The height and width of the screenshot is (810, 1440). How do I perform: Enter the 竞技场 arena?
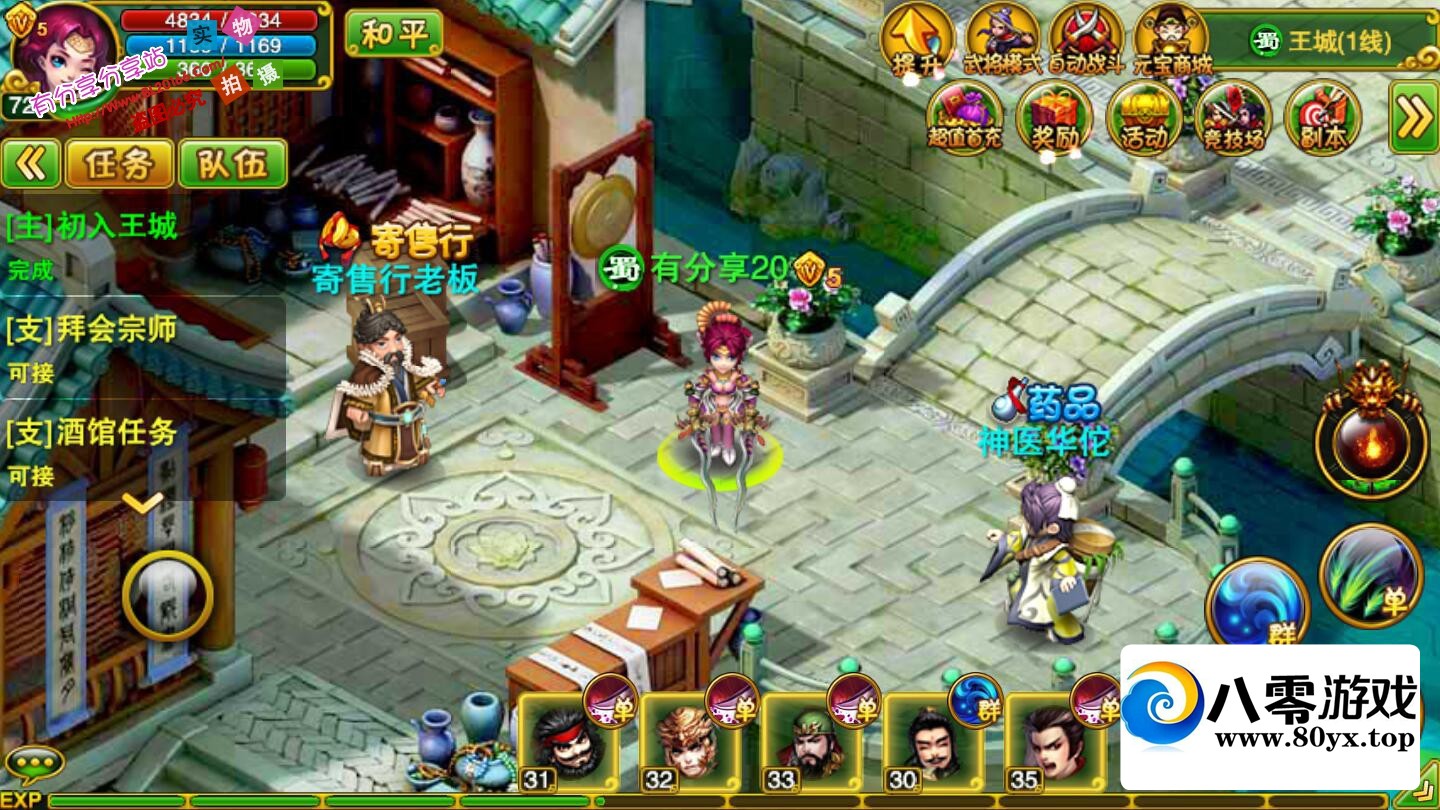(x=1233, y=118)
